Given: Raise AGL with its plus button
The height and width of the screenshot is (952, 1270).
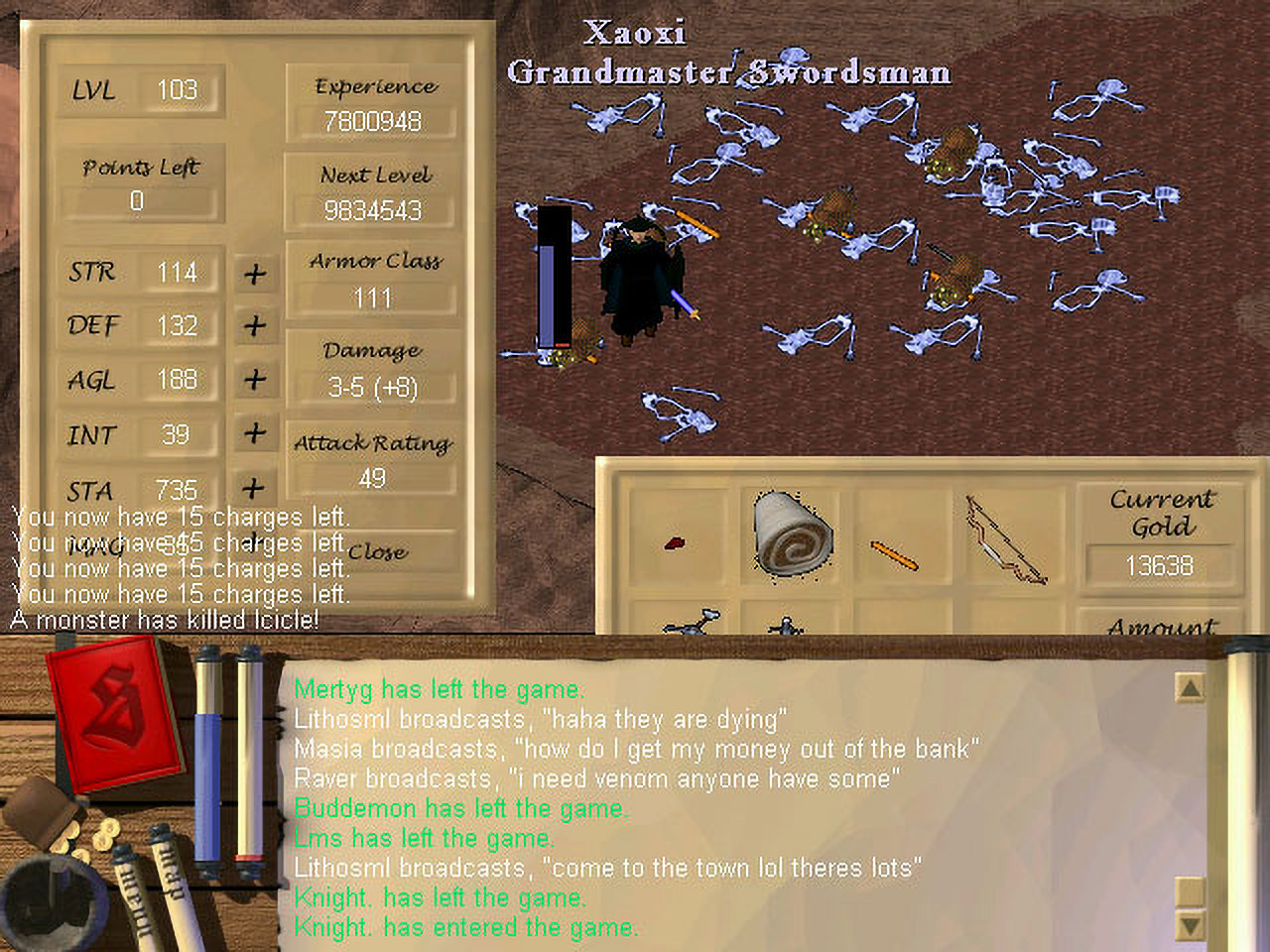Looking at the screenshot, I should pyautogui.click(x=255, y=380).
